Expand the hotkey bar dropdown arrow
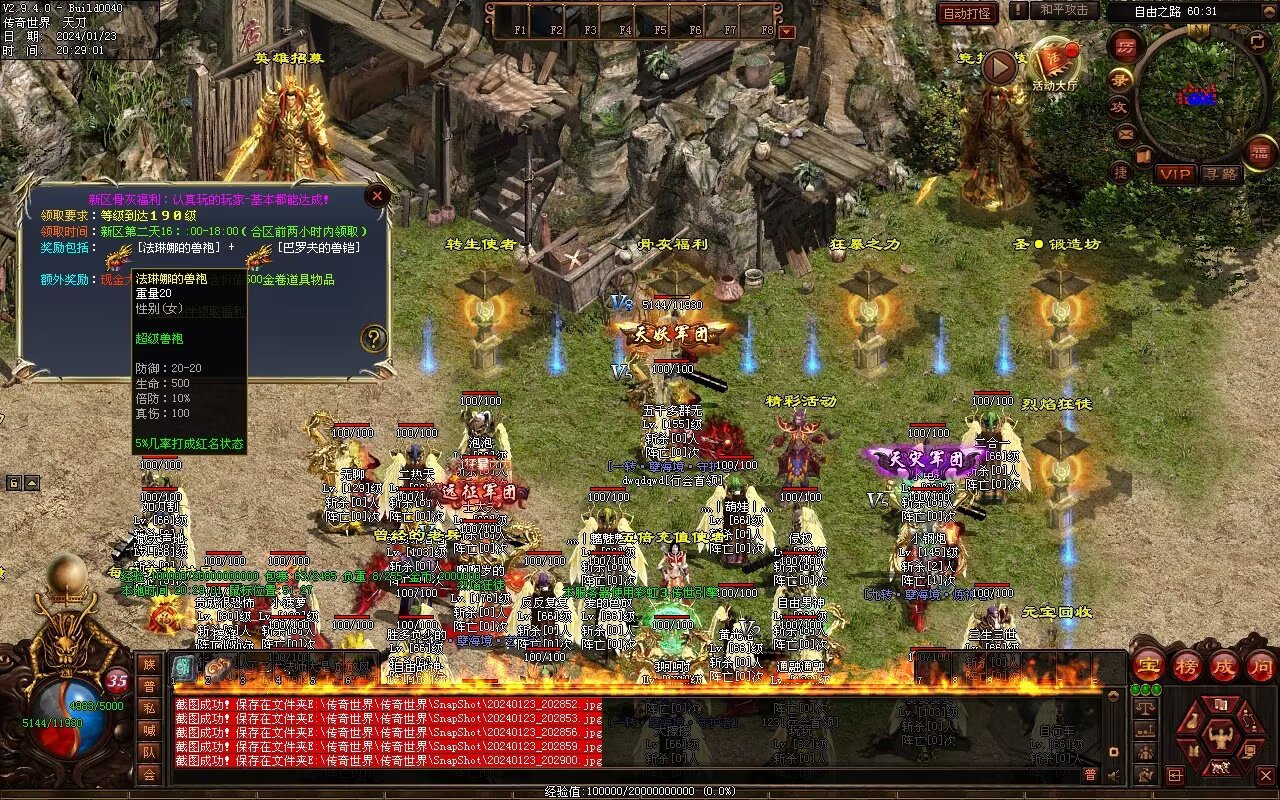The width and height of the screenshot is (1280, 800). tap(786, 31)
